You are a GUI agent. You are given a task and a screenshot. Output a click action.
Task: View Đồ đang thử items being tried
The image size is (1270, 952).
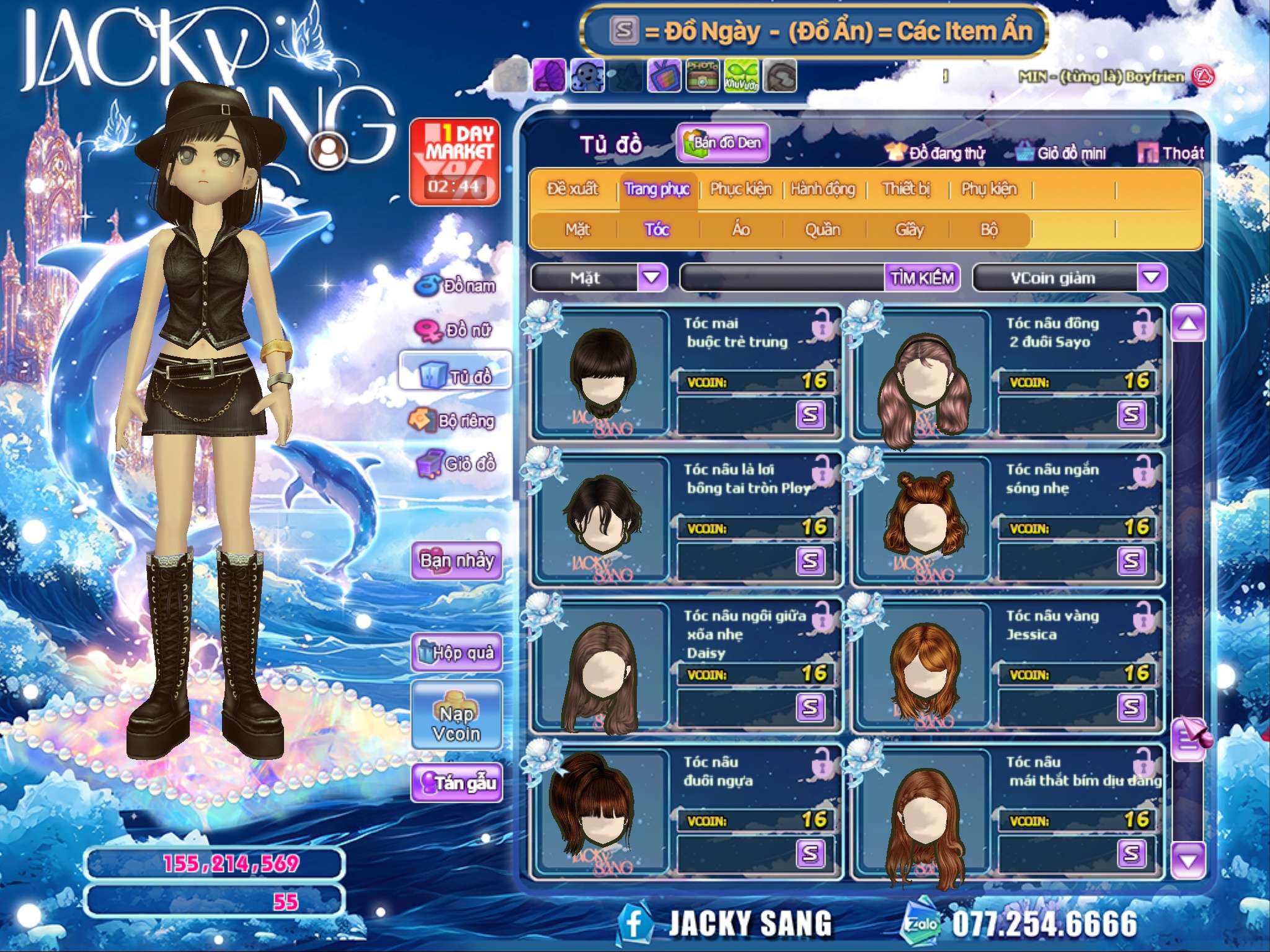coord(936,153)
